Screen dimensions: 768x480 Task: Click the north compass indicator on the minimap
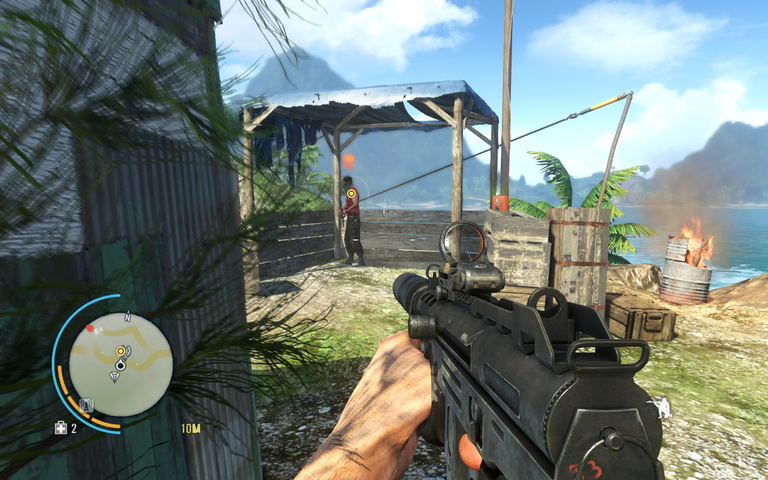[127, 318]
